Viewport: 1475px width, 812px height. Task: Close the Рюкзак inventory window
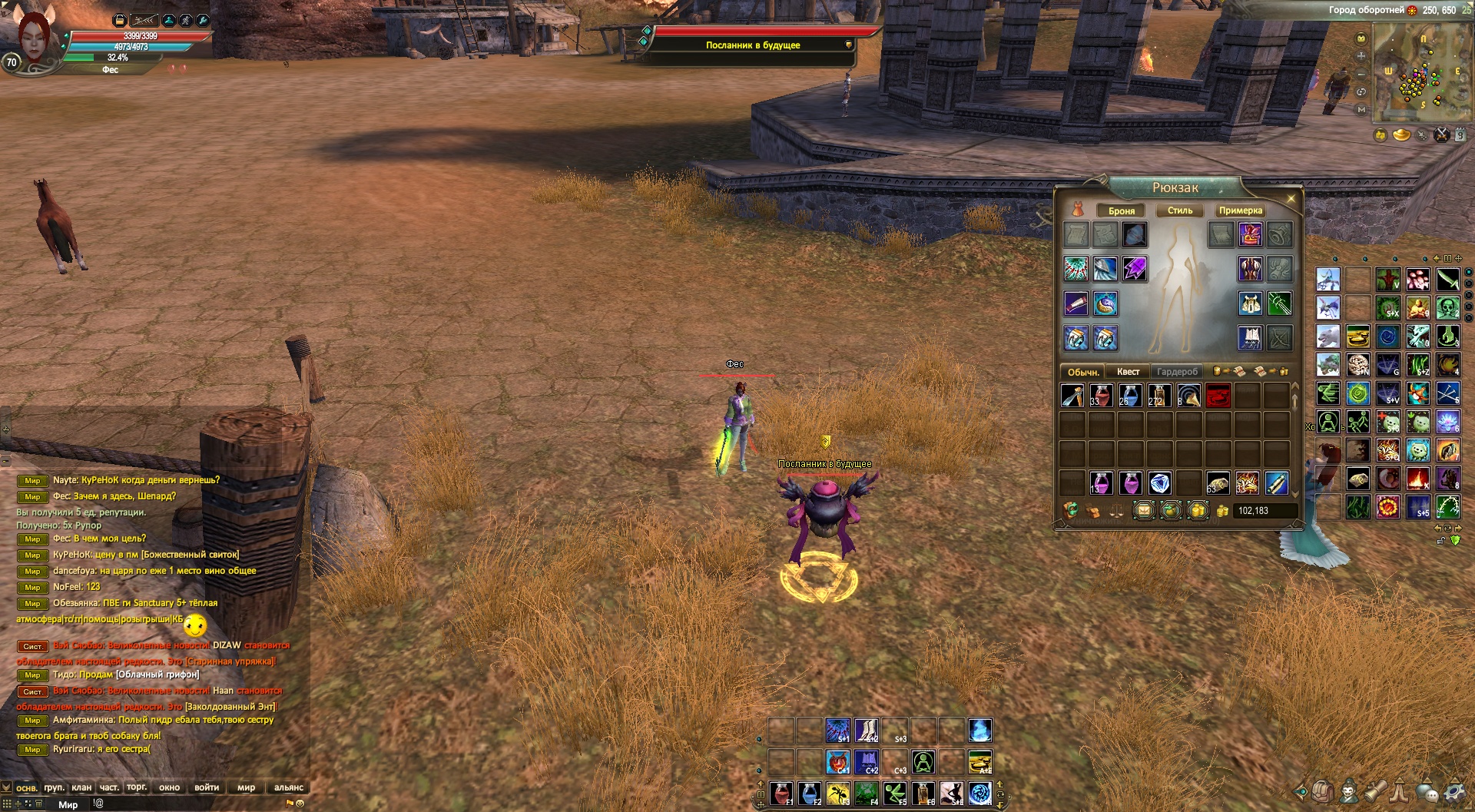coord(1291,199)
